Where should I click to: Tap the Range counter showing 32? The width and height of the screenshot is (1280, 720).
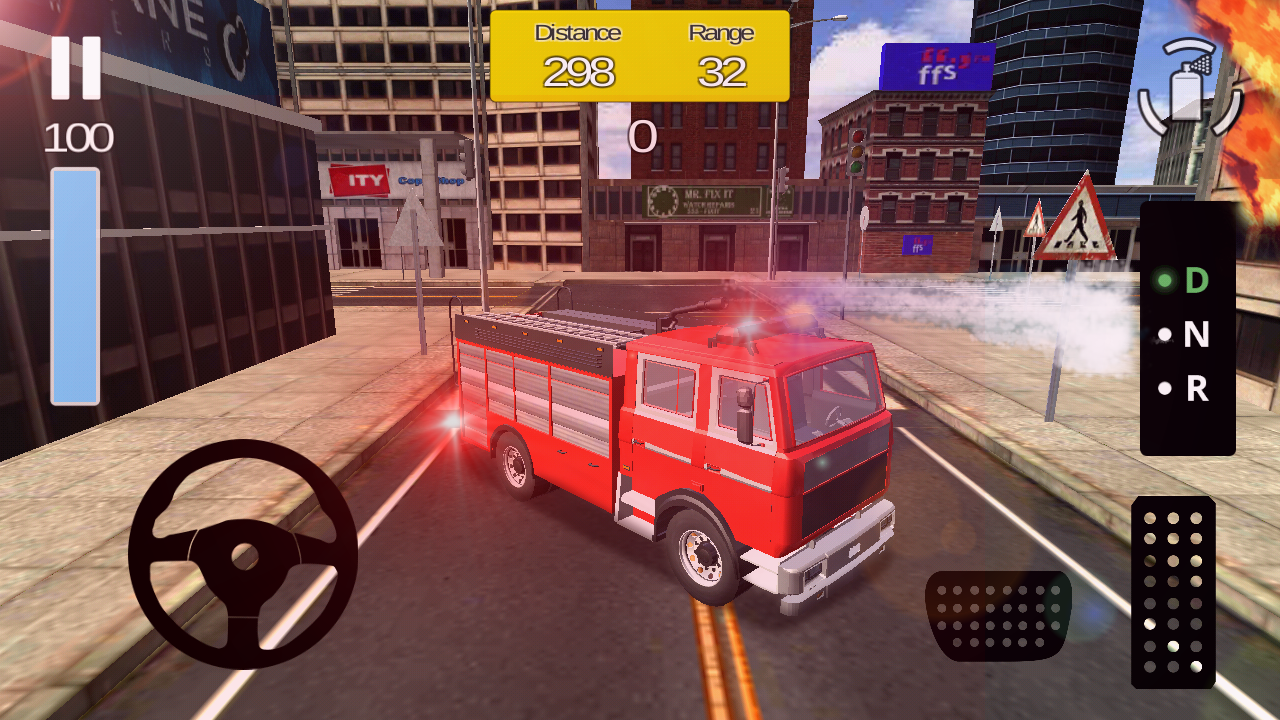click(x=722, y=72)
